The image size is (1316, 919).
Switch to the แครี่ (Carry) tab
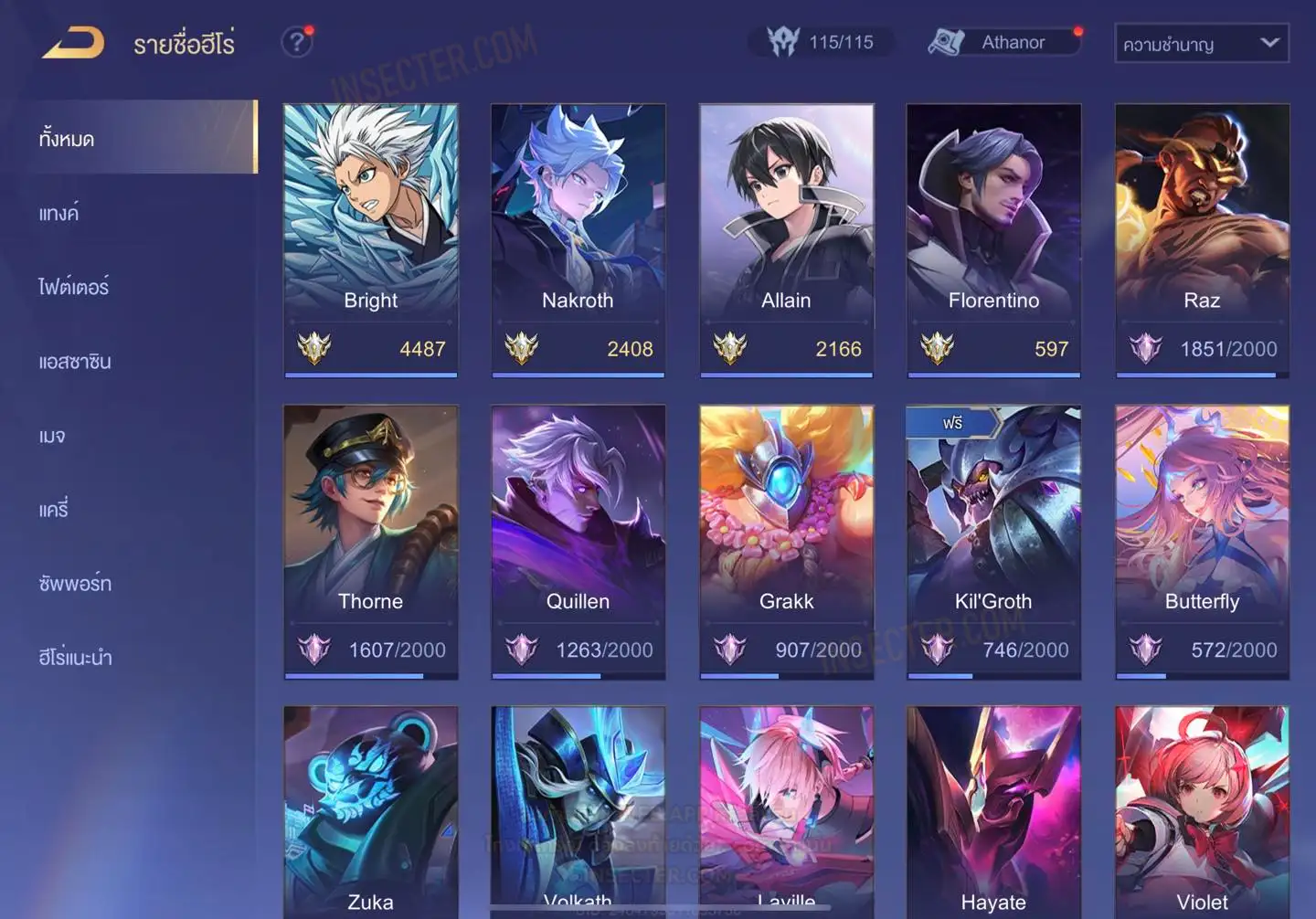[54, 510]
